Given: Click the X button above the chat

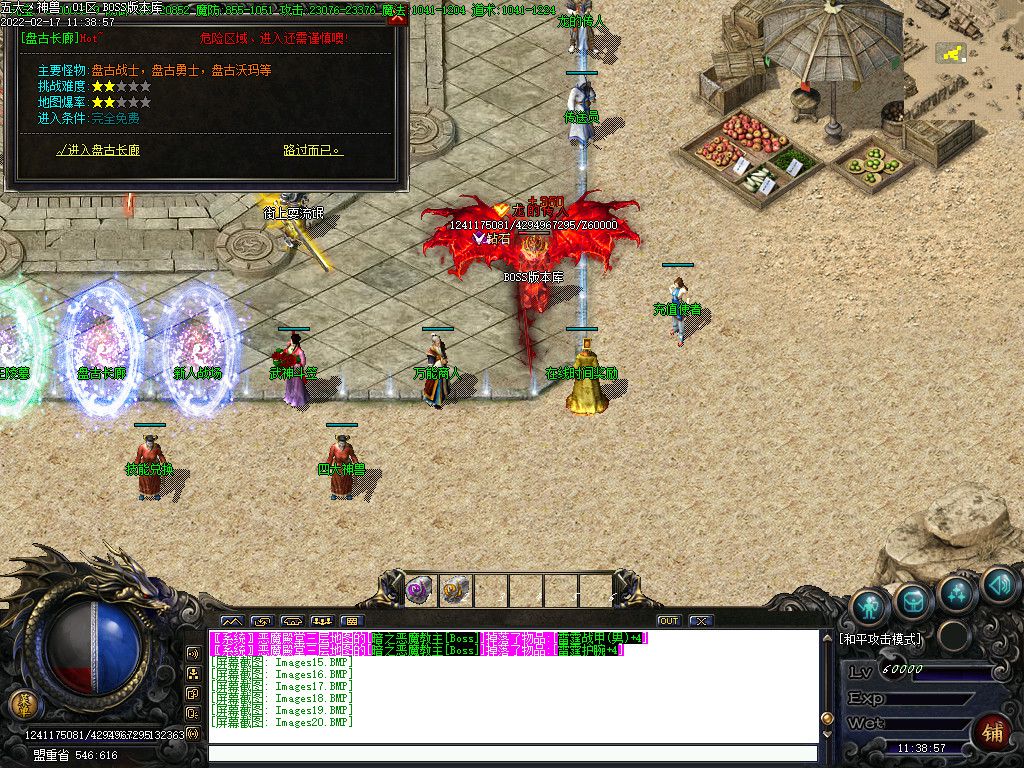Looking at the screenshot, I should pyautogui.click(x=701, y=621).
